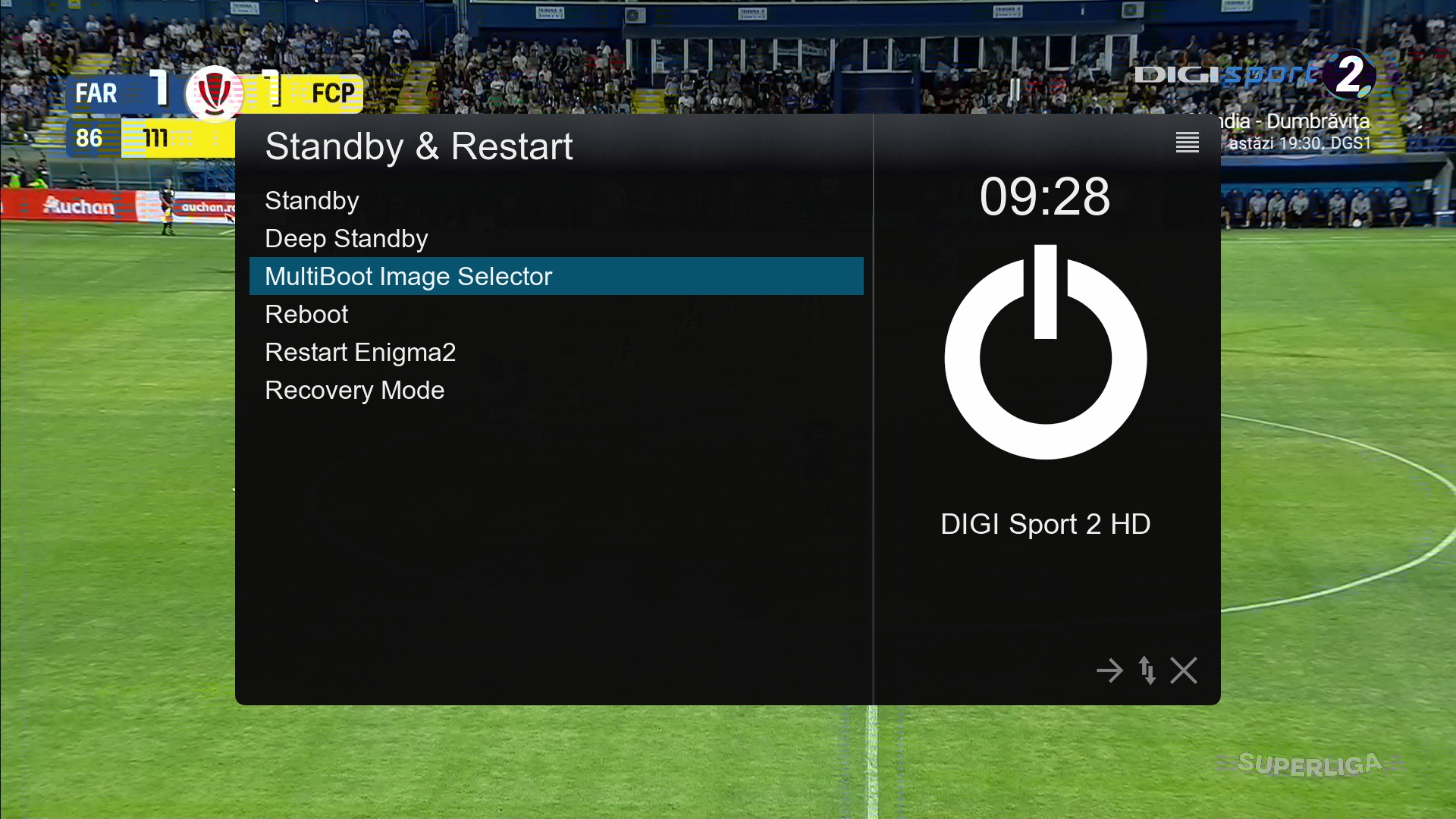This screenshot has height=819, width=1456.
Task: Click the up-down arrows icon
Action: (x=1147, y=670)
